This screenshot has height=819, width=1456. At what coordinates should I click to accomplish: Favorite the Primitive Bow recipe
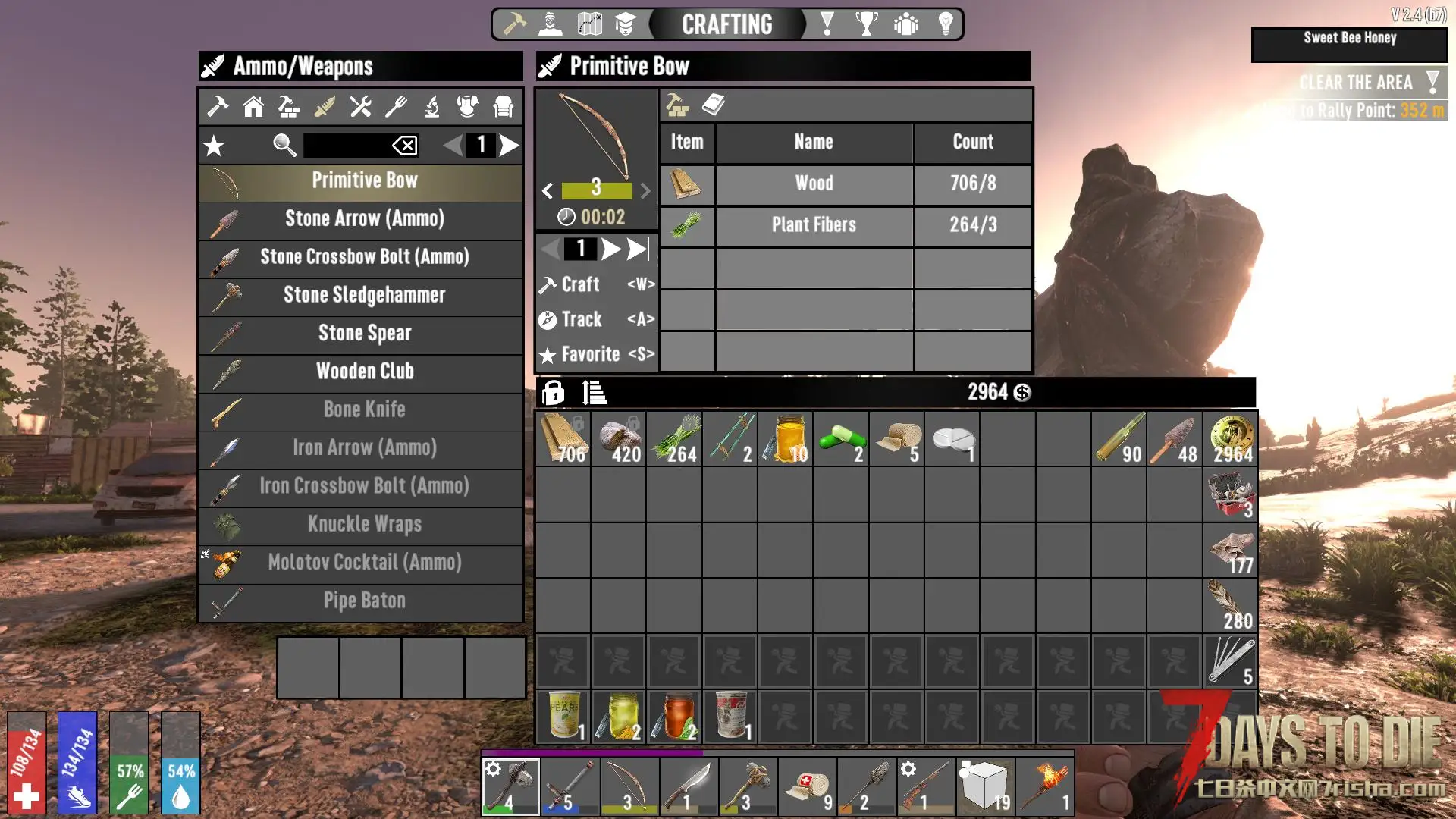(596, 354)
